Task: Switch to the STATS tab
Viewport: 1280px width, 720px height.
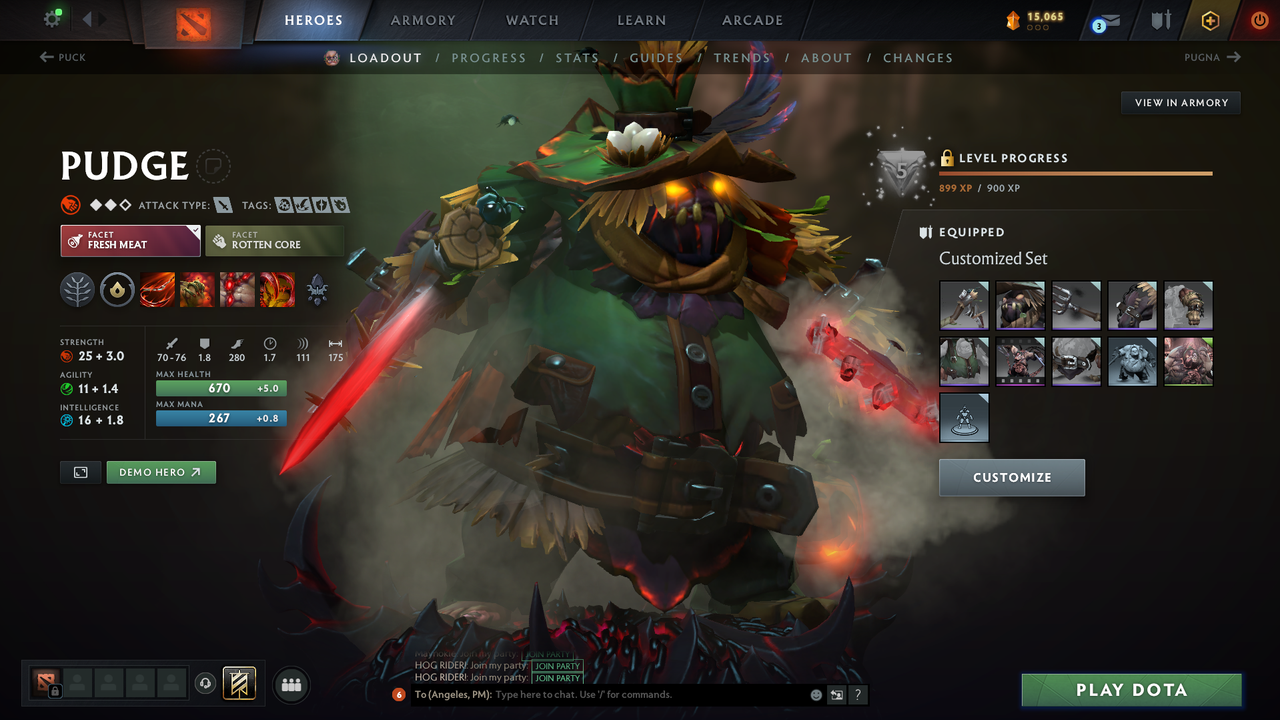Action: click(577, 57)
